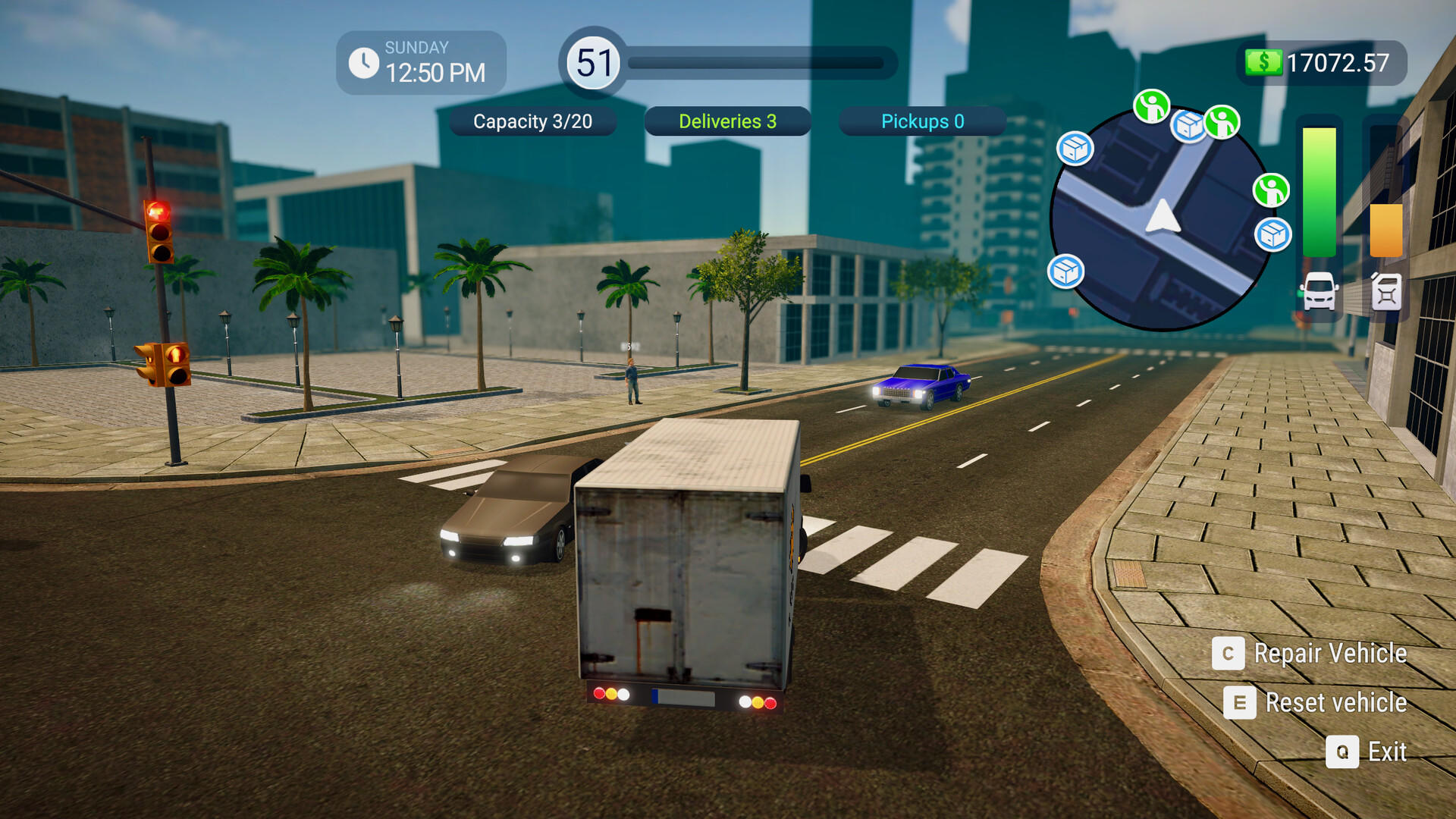The image size is (1456, 819).
Task: Click the player arrow in the minimap center
Action: click(x=1163, y=219)
